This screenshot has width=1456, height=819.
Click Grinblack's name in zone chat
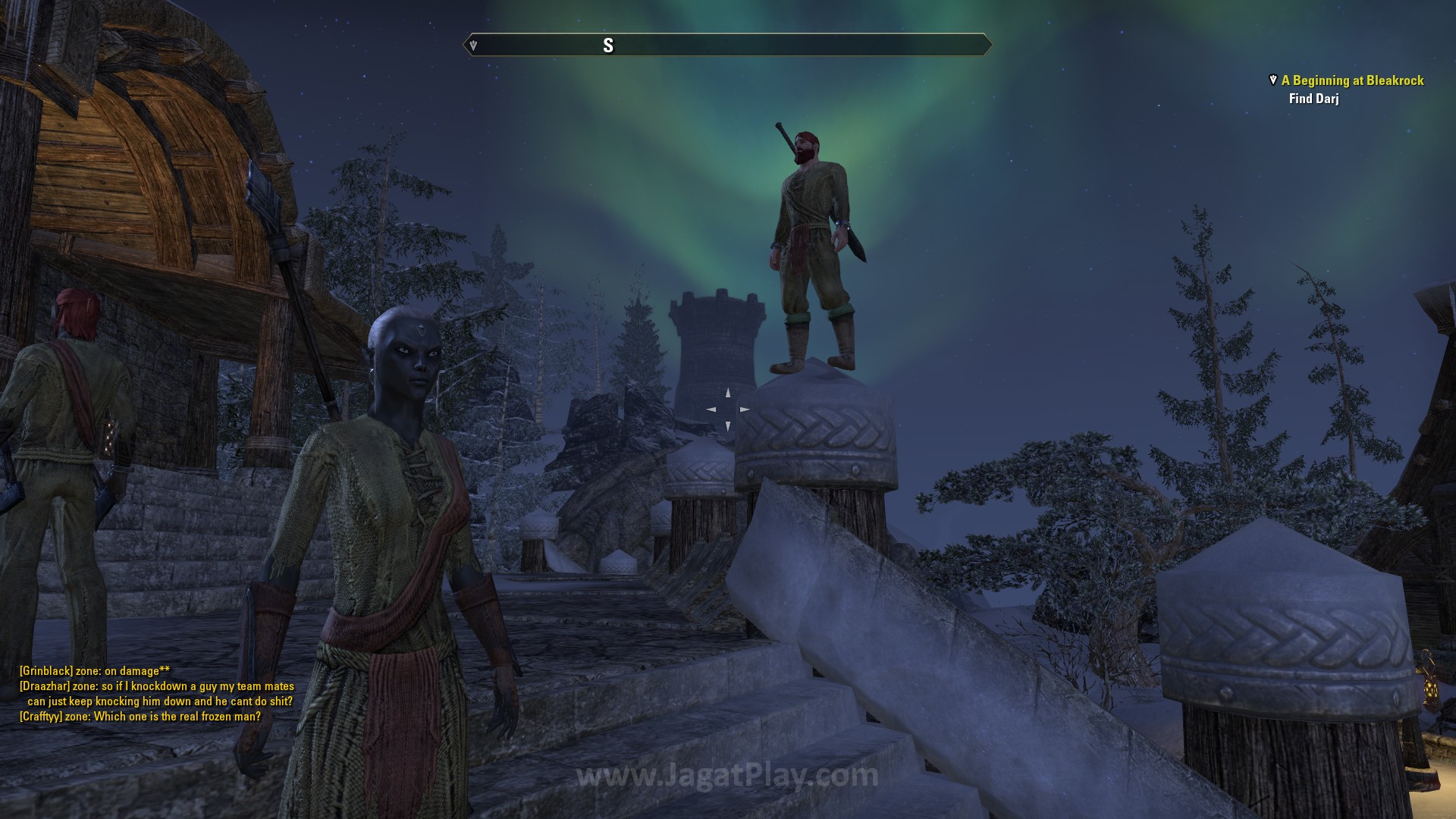click(46, 671)
